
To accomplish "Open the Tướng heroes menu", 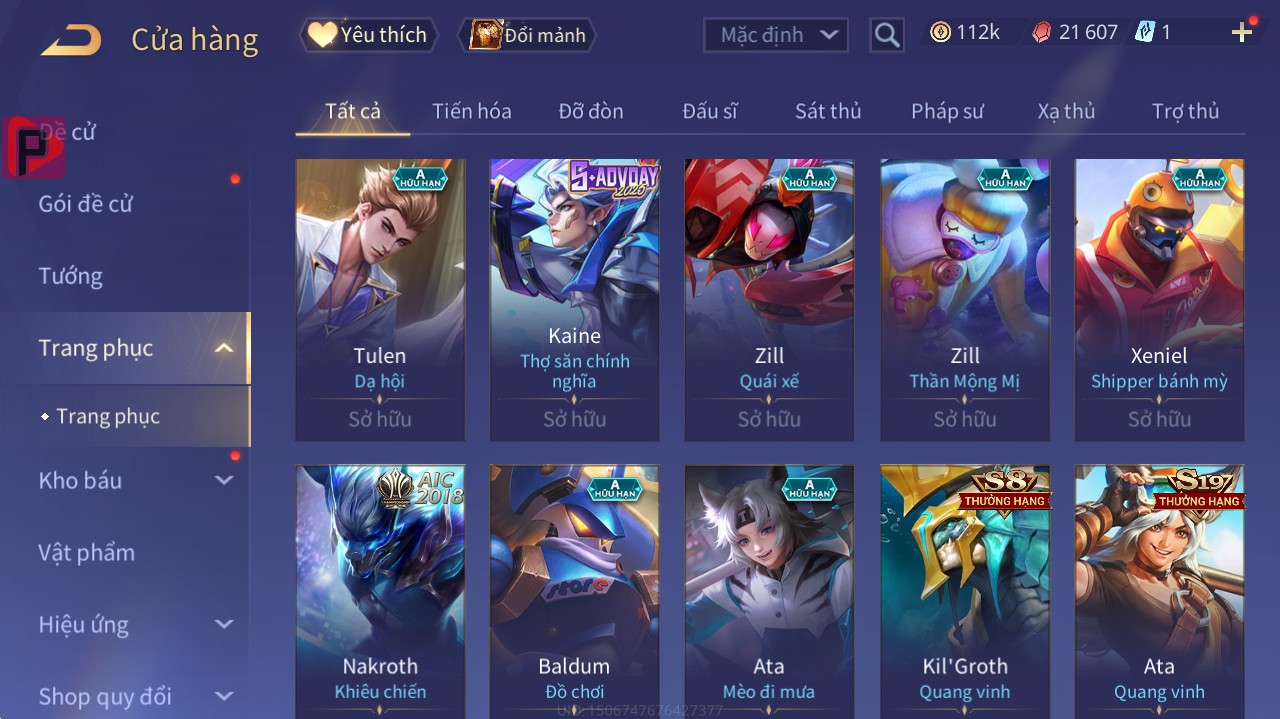I will click(x=71, y=276).
